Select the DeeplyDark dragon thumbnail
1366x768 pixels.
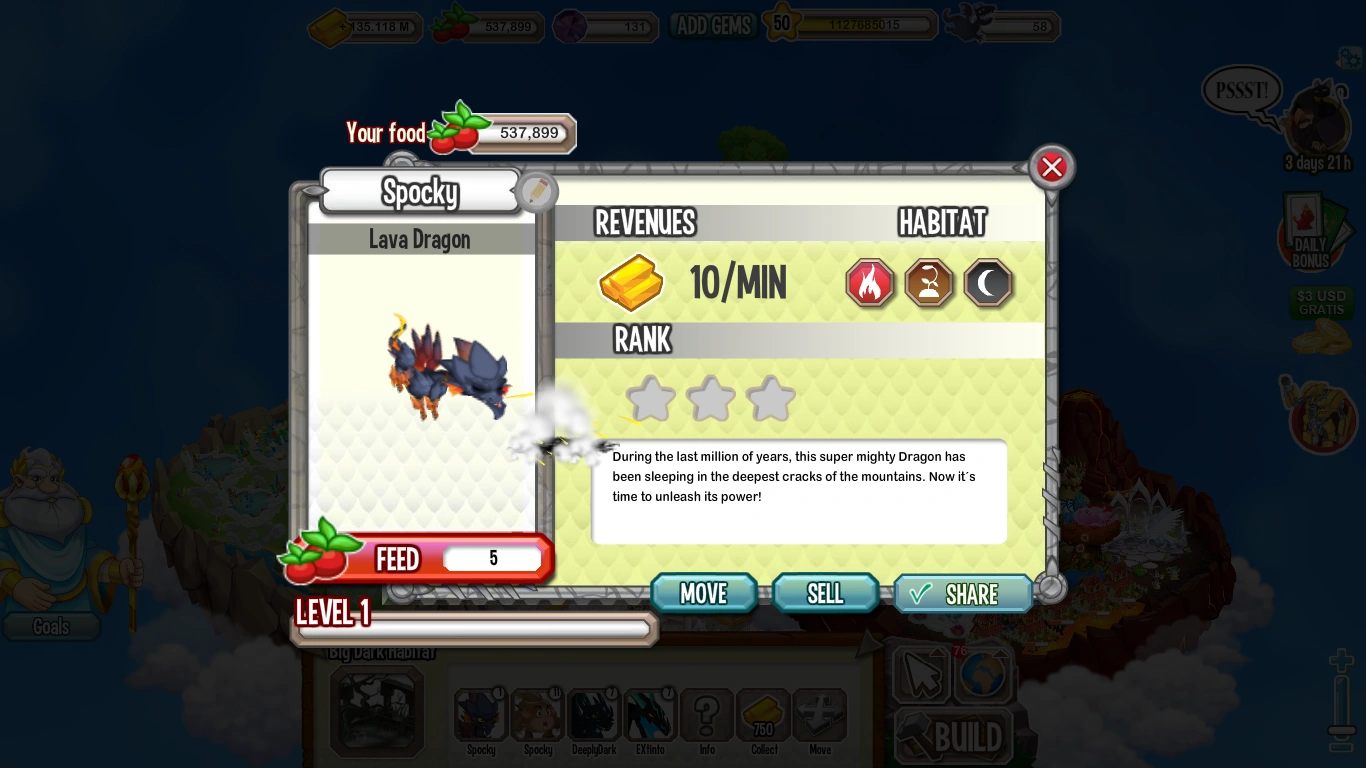pos(594,713)
